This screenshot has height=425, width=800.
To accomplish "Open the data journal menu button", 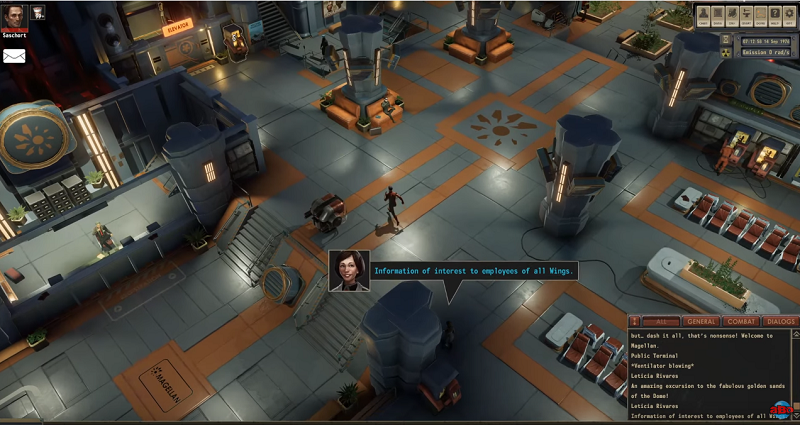I will tap(719, 17).
